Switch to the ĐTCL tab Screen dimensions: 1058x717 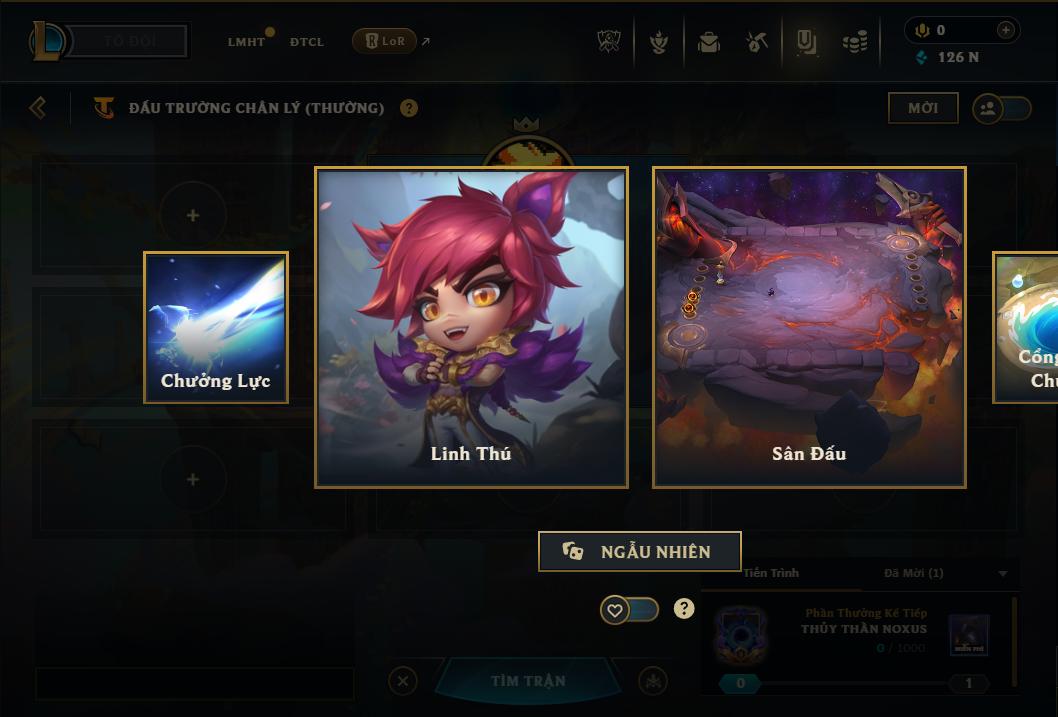[x=307, y=42]
